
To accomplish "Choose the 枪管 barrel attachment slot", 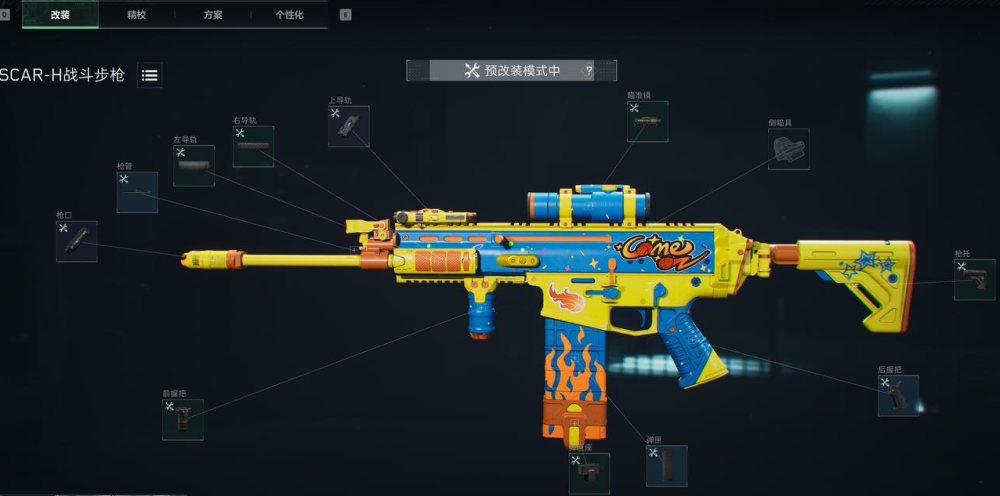I will (x=137, y=192).
